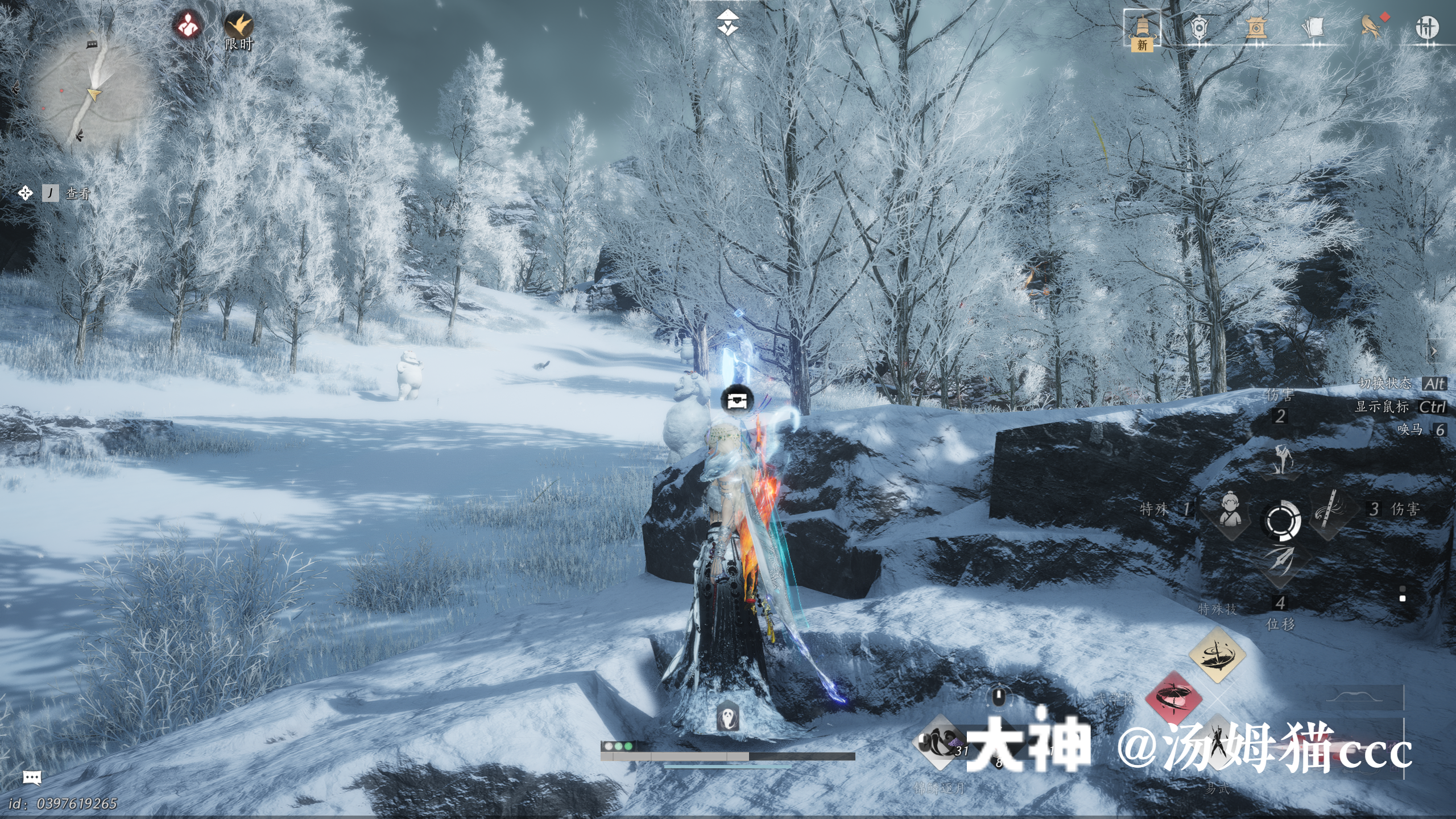Open the pagoda menu marked 新
1456x819 pixels.
coord(1142,28)
